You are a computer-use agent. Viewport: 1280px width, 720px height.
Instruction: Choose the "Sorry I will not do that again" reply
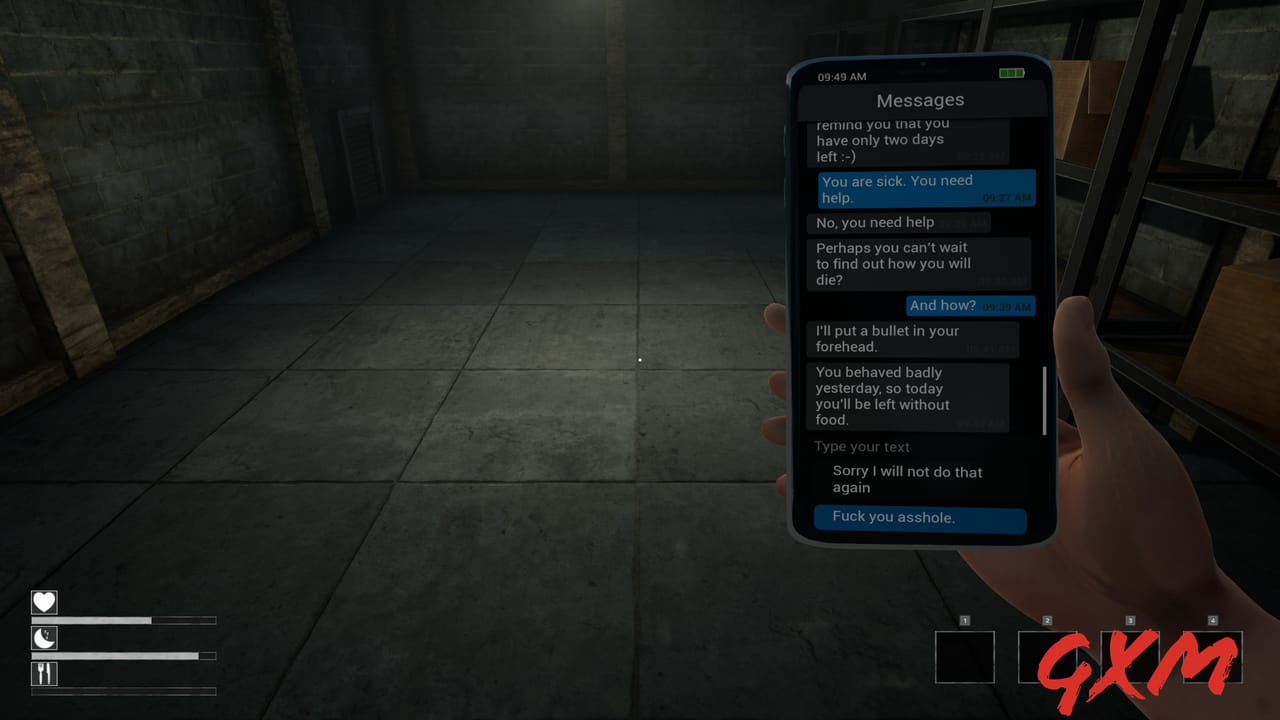(x=908, y=479)
